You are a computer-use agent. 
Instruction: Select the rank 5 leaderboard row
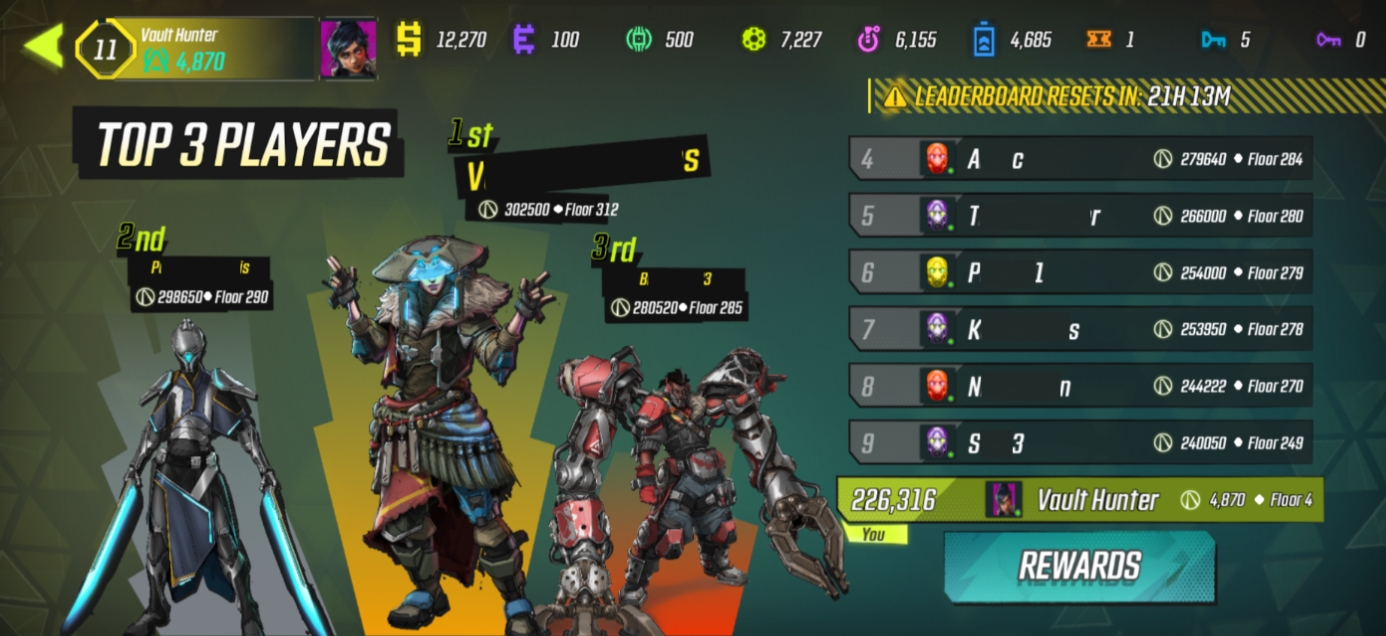(1080, 216)
